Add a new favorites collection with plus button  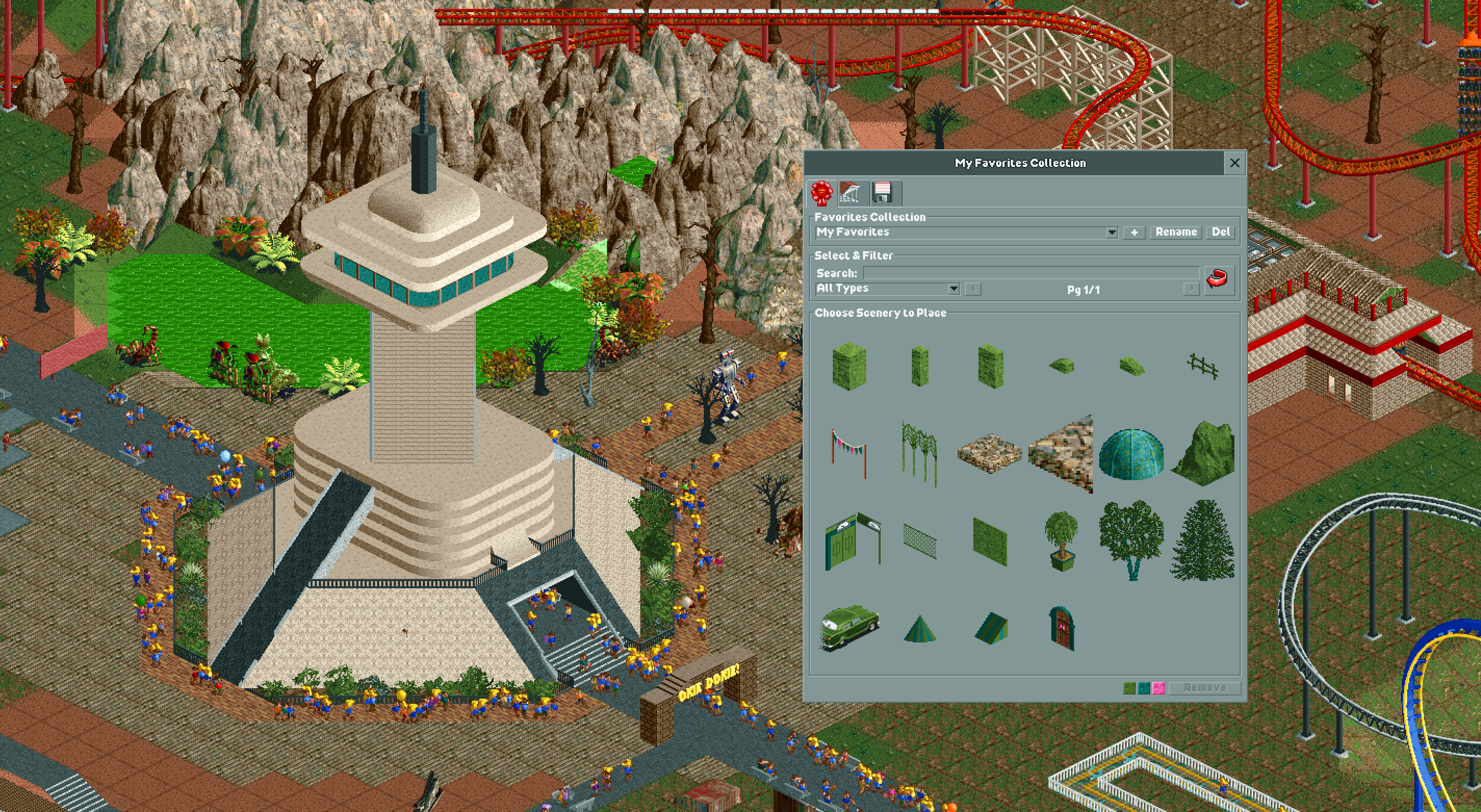click(1134, 233)
